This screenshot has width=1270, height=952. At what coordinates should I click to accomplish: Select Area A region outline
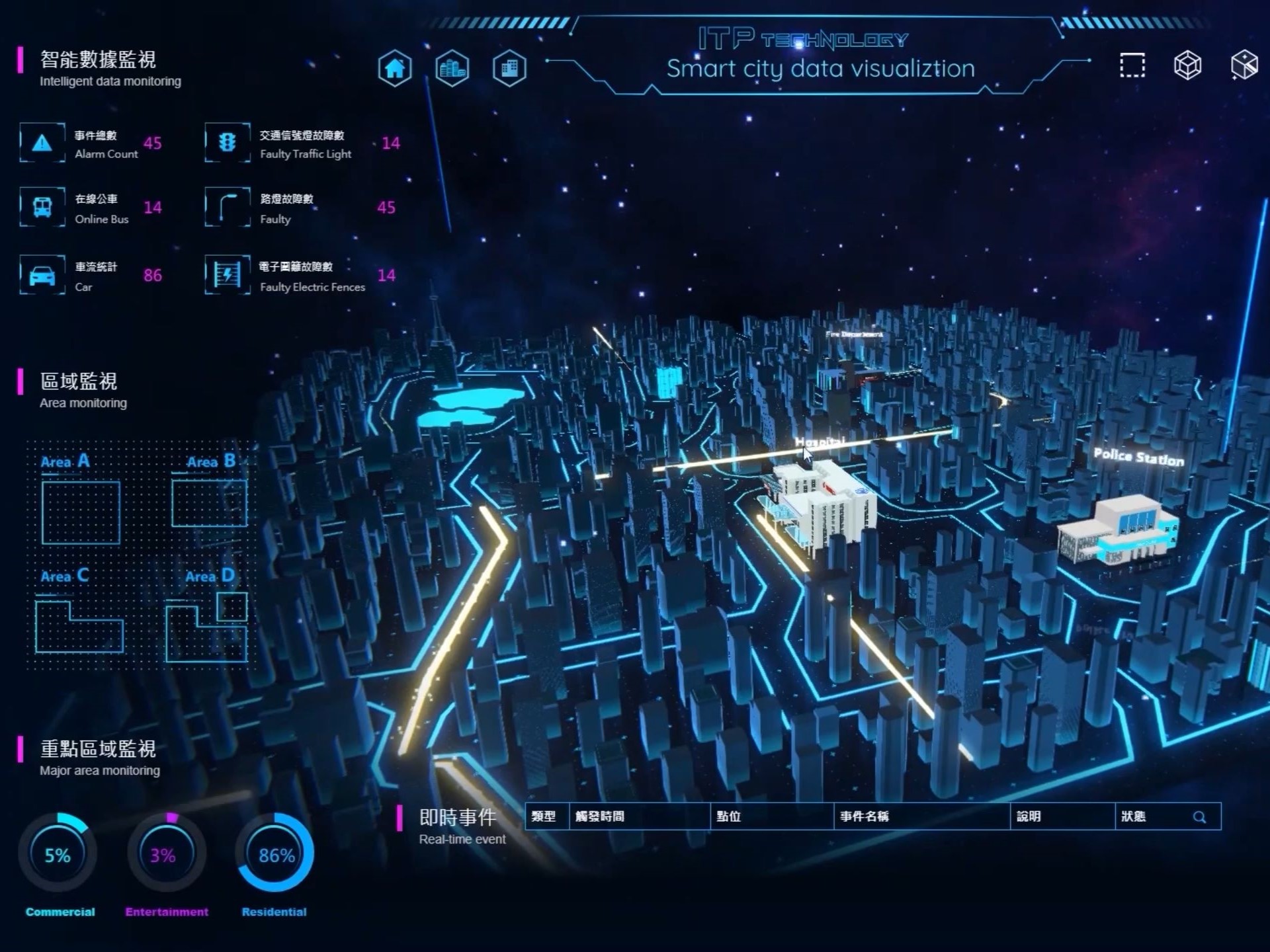coord(81,512)
